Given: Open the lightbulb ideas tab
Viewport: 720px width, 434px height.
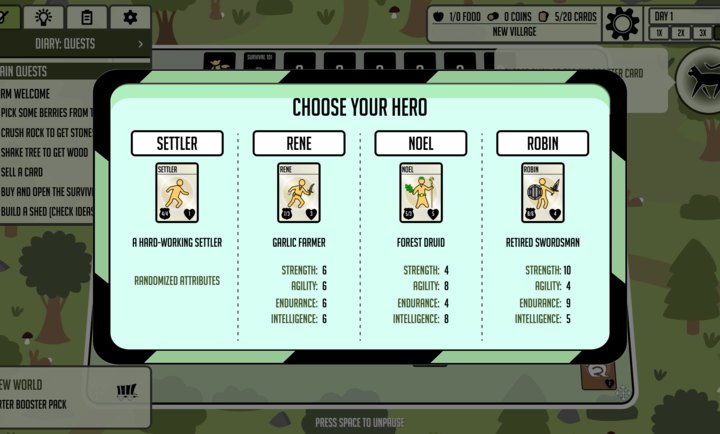Looking at the screenshot, I should [x=44, y=17].
